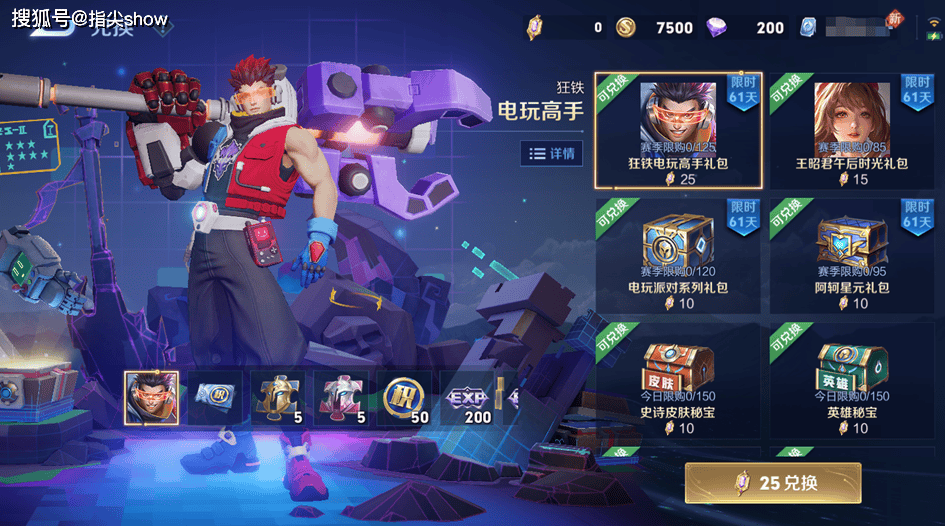Select the EXP 200 reward icon
This screenshot has width=945, height=526.
point(469,397)
